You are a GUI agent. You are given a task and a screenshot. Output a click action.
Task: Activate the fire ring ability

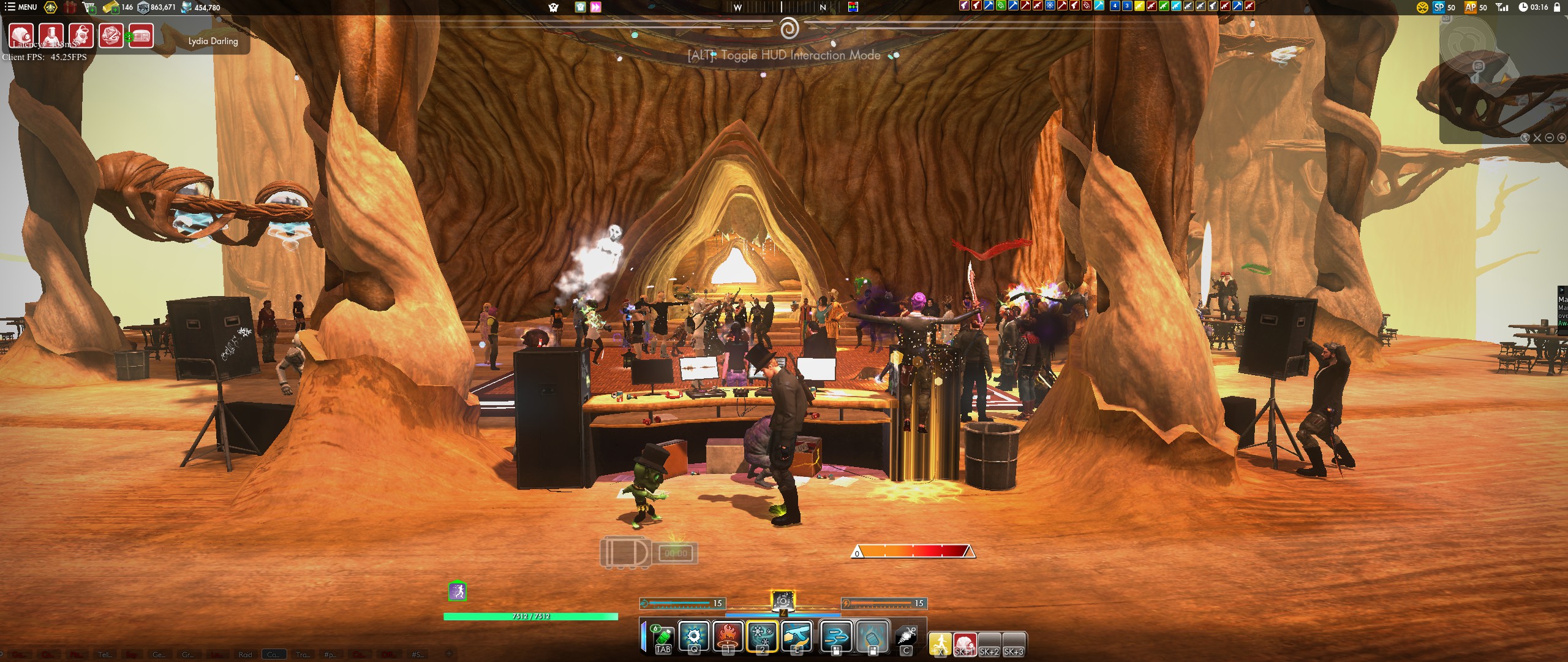[728, 636]
